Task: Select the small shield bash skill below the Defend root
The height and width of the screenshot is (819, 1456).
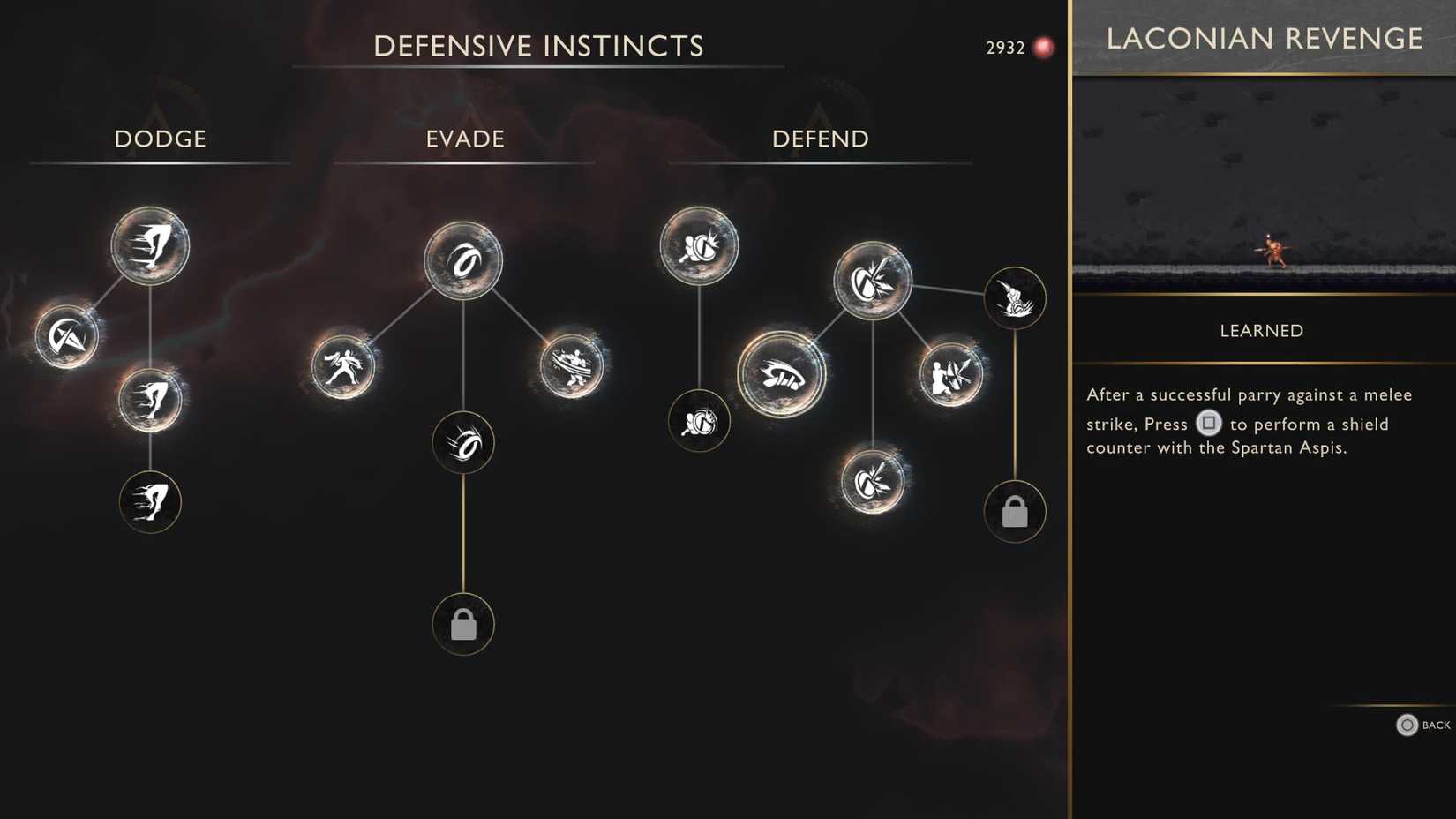Action: pyautogui.click(x=700, y=423)
